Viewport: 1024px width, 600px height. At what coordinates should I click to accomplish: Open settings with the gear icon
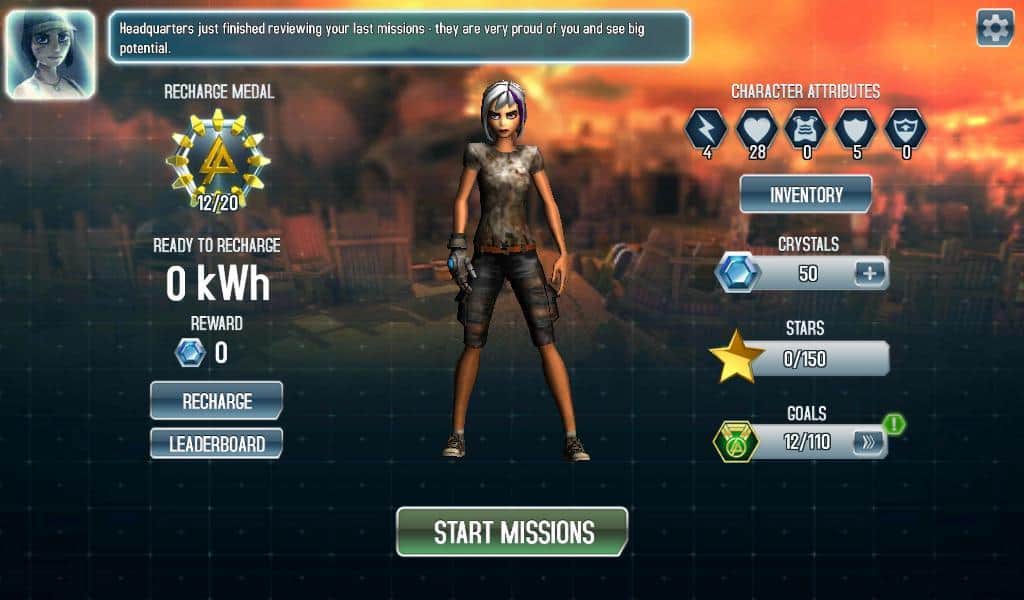[994, 28]
